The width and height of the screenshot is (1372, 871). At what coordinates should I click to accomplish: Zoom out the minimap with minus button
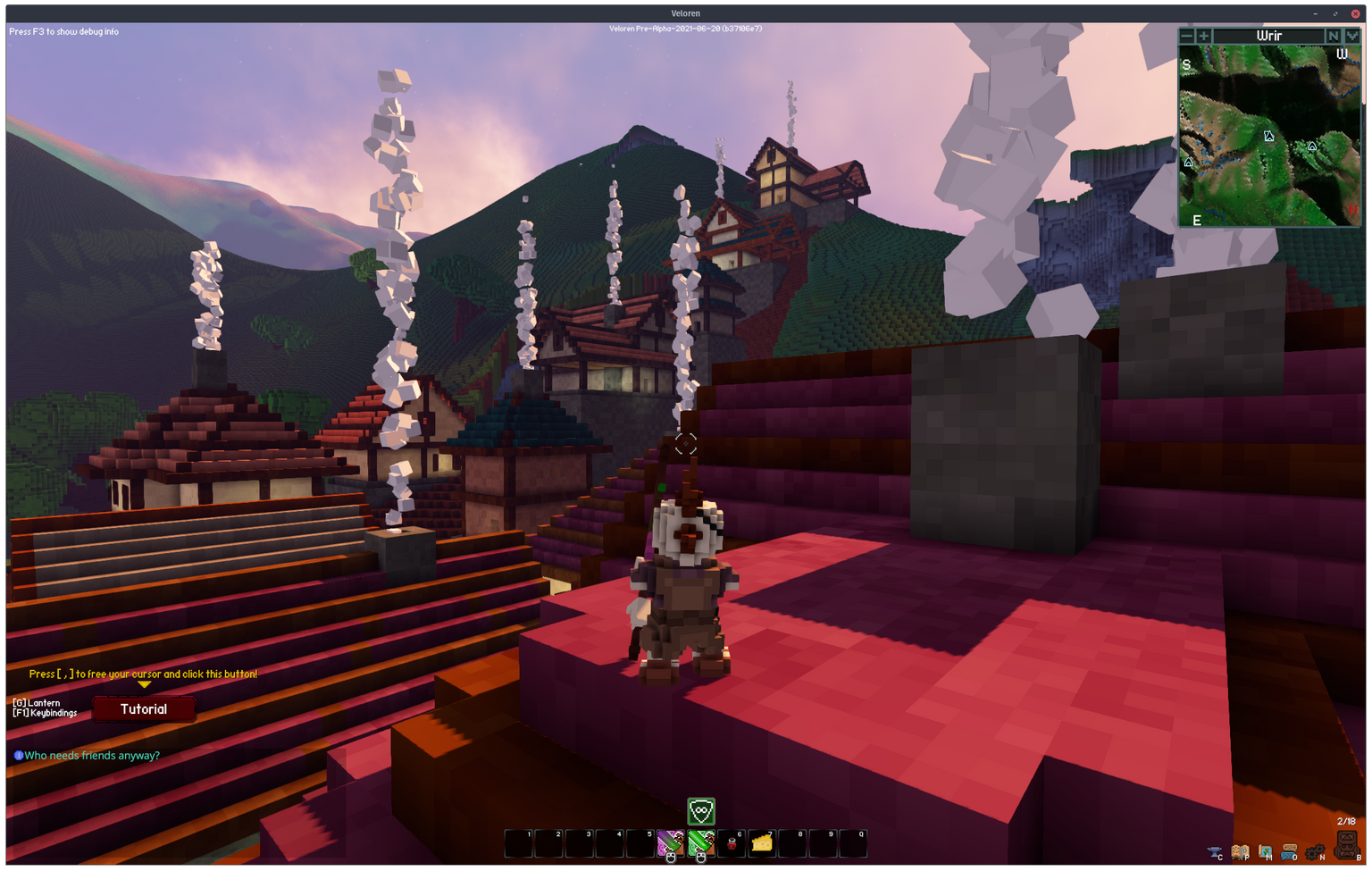point(1187,36)
